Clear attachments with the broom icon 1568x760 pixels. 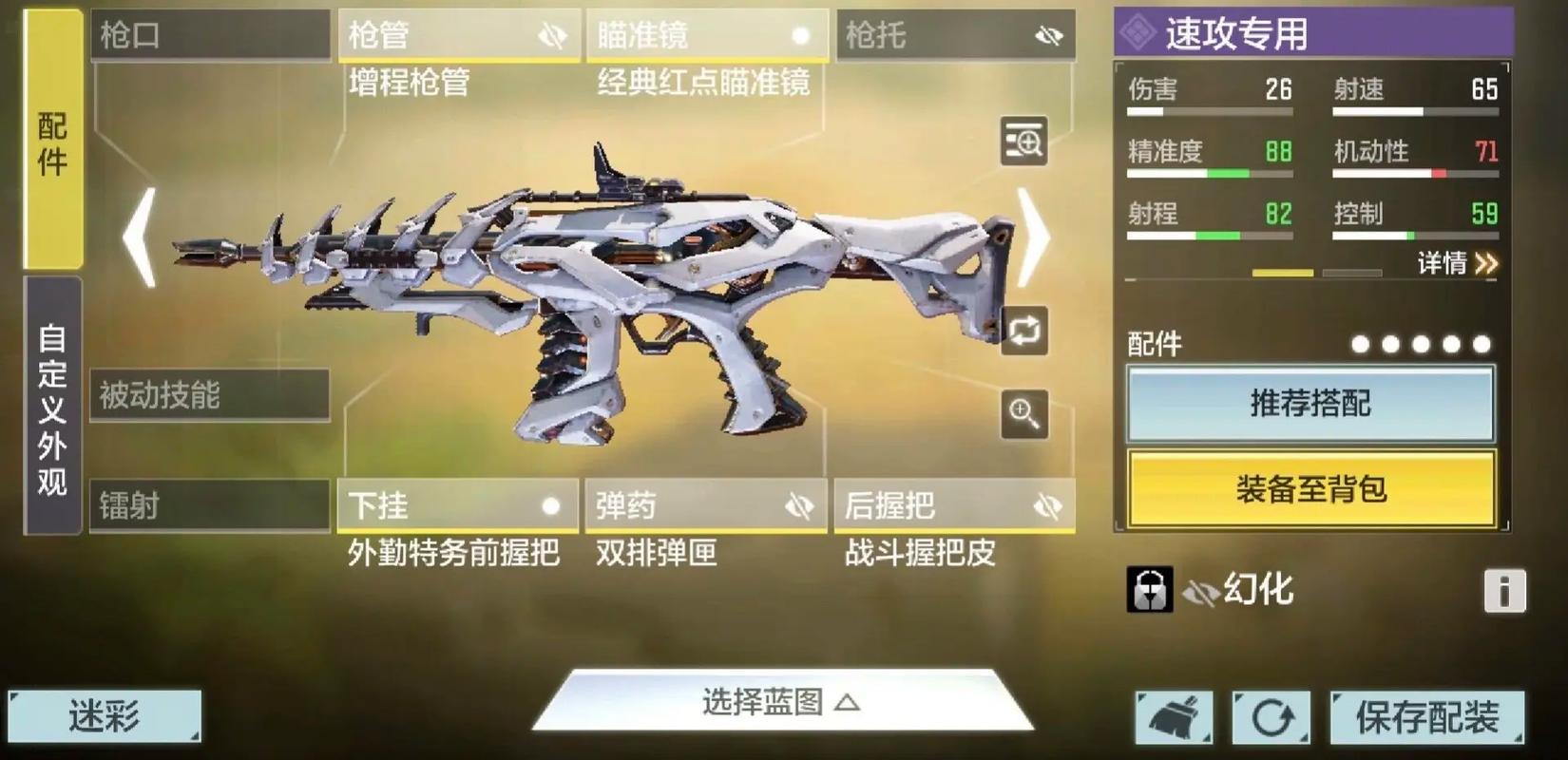pyautogui.click(x=1175, y=717)
